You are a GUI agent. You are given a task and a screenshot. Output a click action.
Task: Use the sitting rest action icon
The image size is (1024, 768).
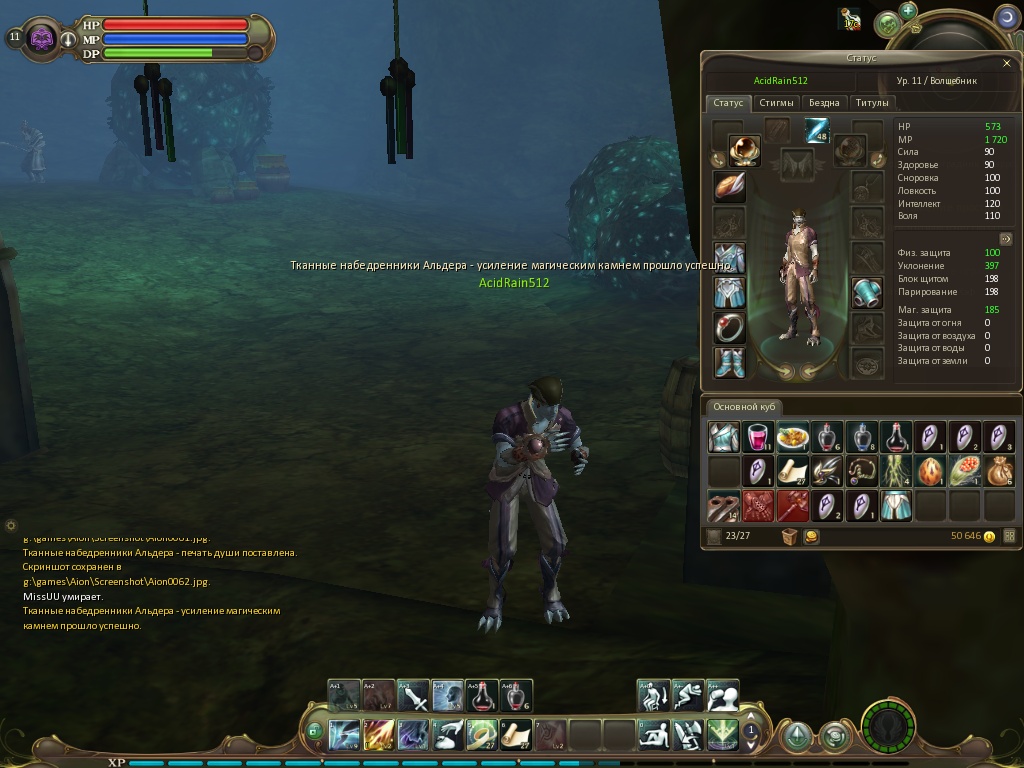[x=654, y=735]
